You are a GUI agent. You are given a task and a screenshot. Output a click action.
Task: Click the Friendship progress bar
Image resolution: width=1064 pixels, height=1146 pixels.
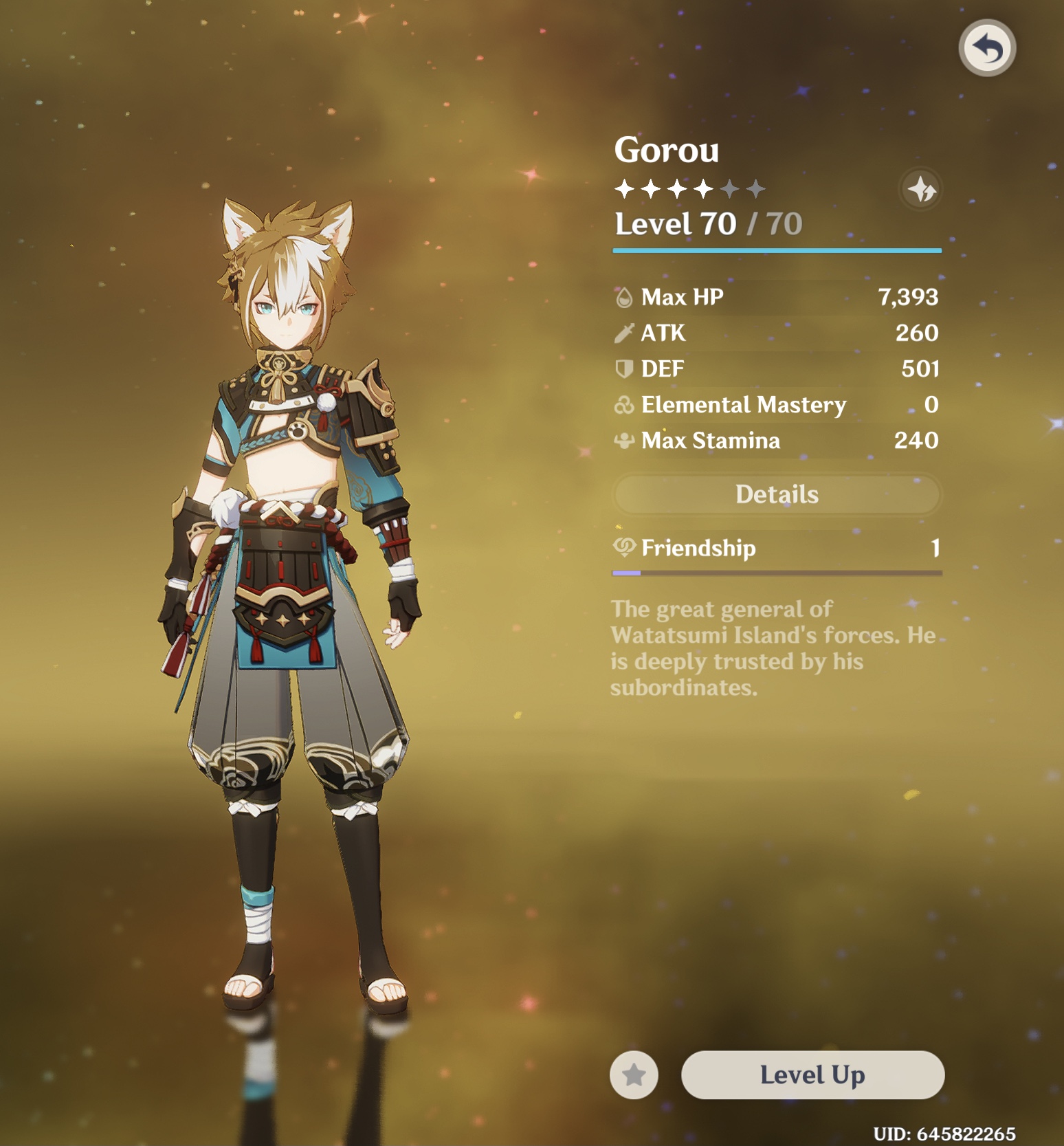pos(776,572)
